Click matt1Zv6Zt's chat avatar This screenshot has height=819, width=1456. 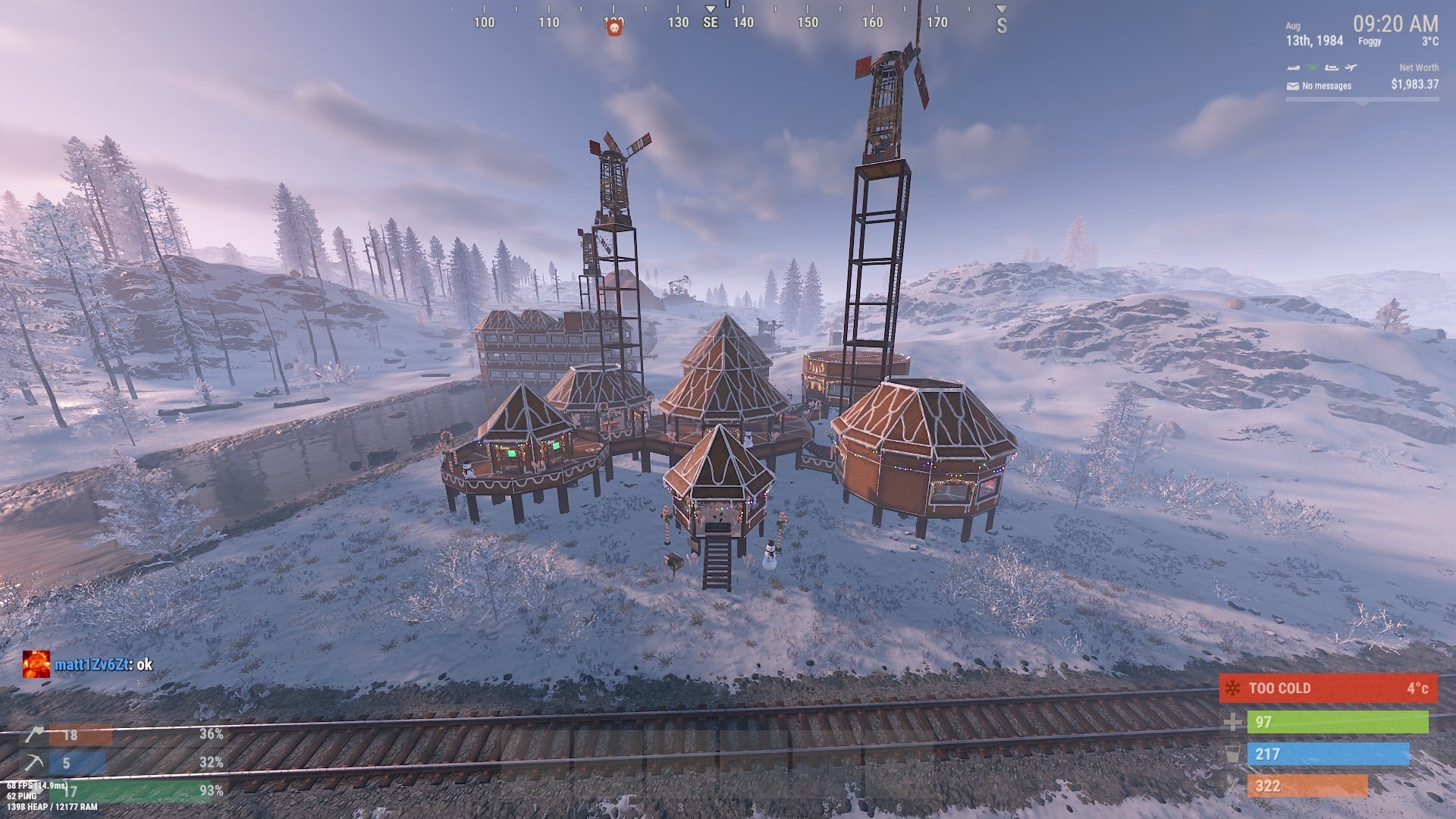pyautogui.click(x=36, y=664)
